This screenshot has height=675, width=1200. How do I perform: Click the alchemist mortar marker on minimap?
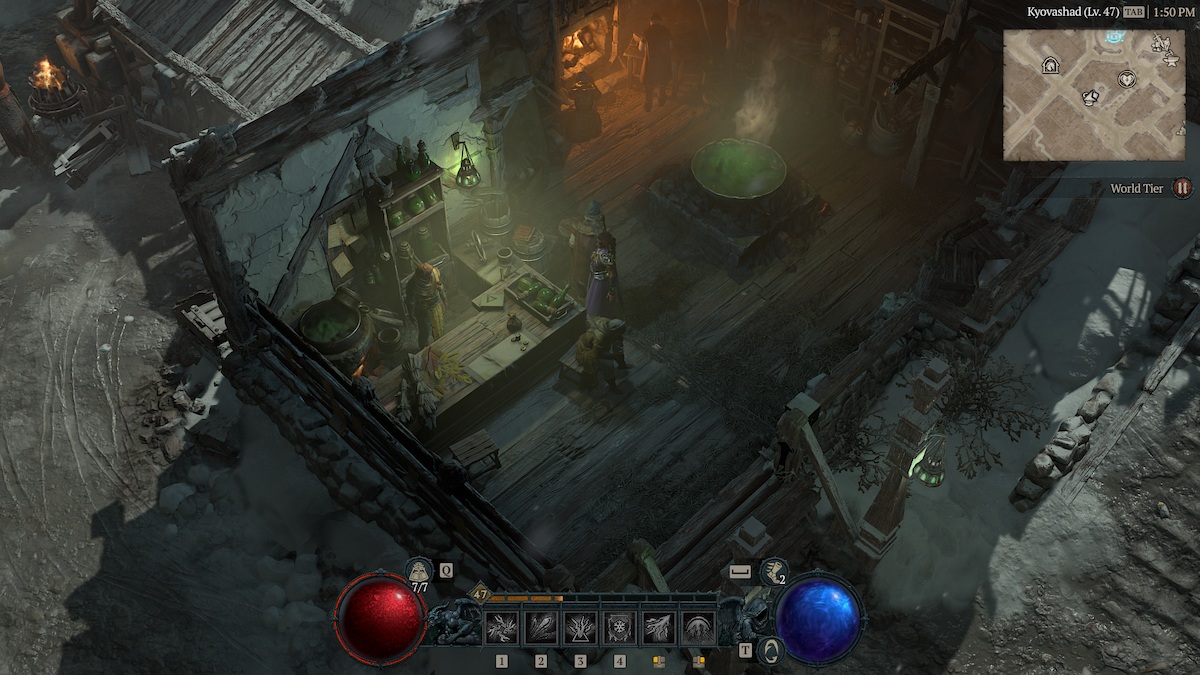tap(1091, 97)
